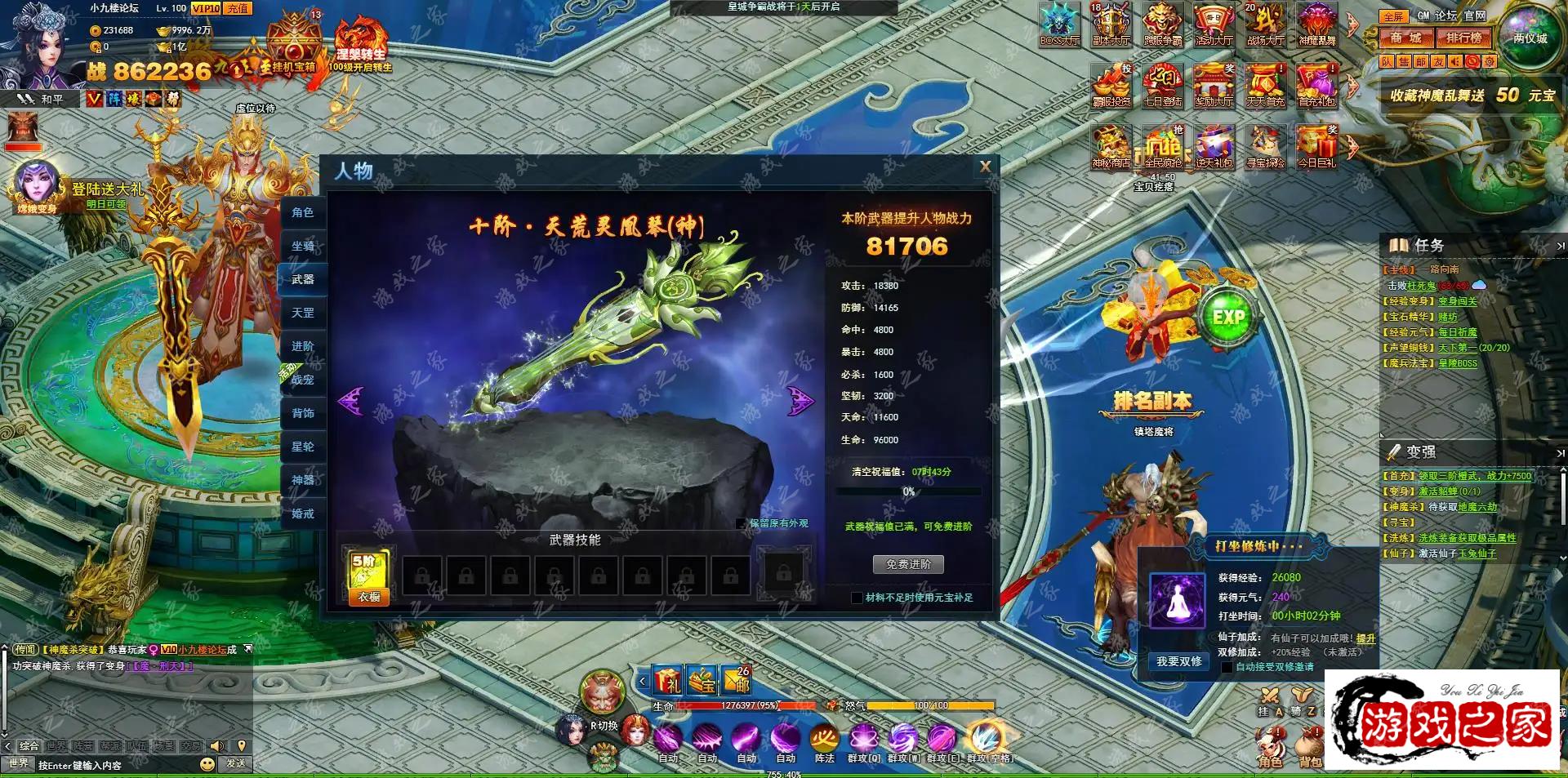The height and width of the screenshot is (778, 1568).
Task: Switch to the 背饰 tab
Action: click(302, 413)
